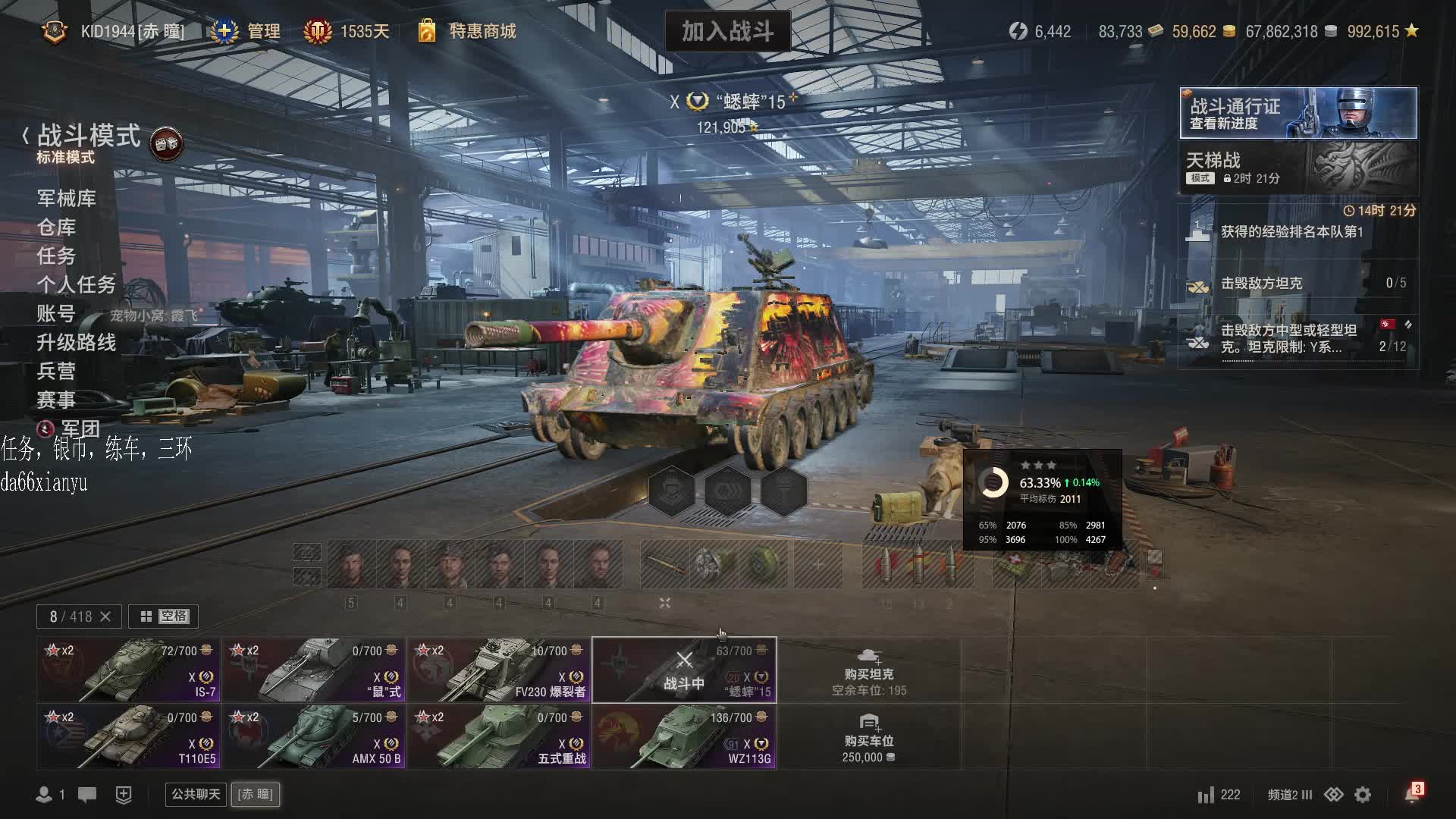Open 升级路线 tech tree

tap(77, 343)
